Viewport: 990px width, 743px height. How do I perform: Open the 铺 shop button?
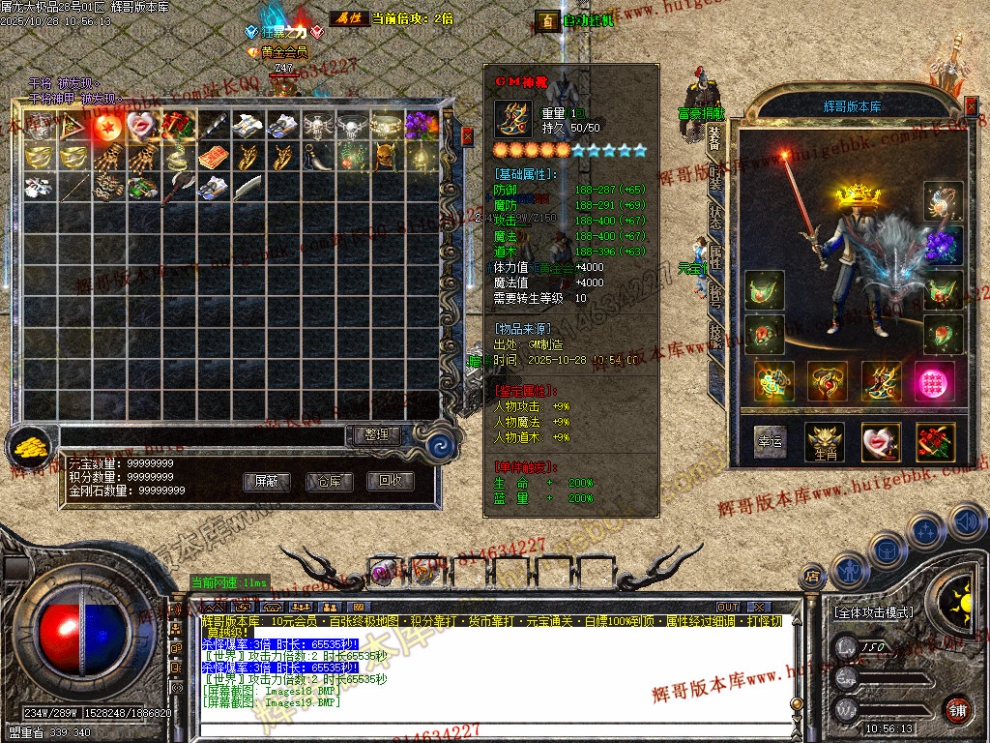(x=958, y=708)
